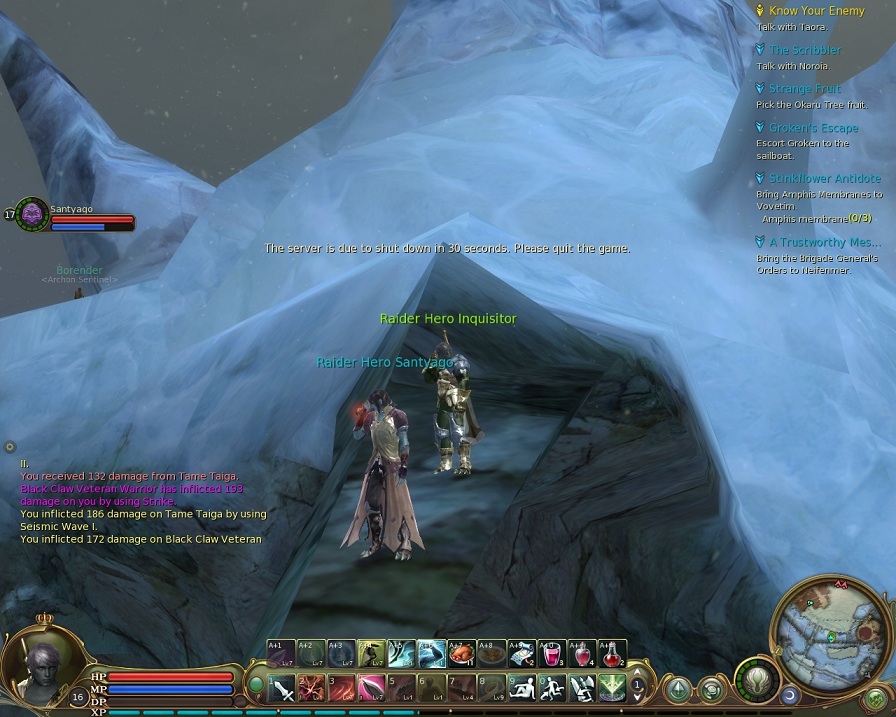Use the sitting figure rest action
The height and width of the screenshot is (717, 896).
522,688
